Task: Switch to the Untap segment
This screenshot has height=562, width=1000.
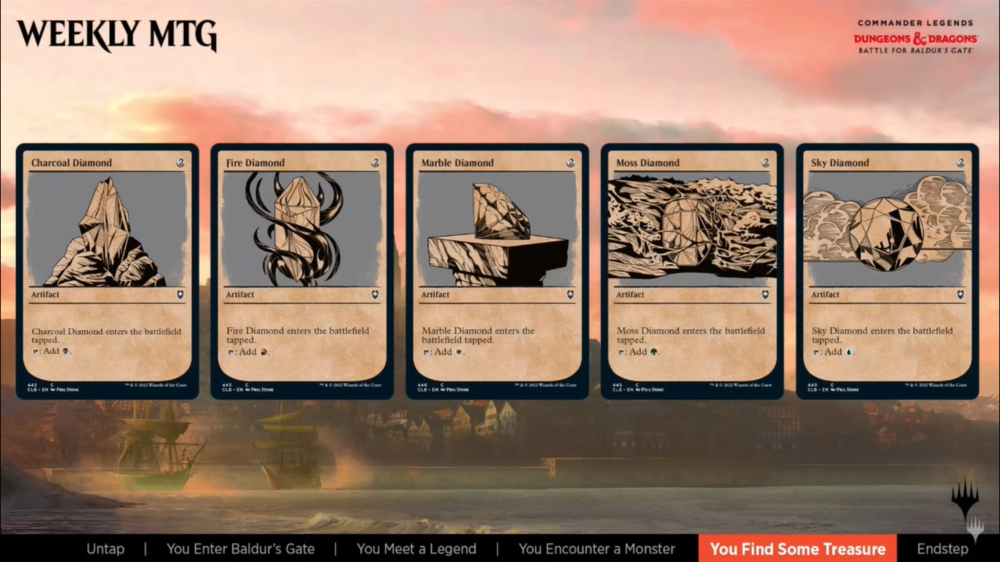Action: [x=106, y=548]
